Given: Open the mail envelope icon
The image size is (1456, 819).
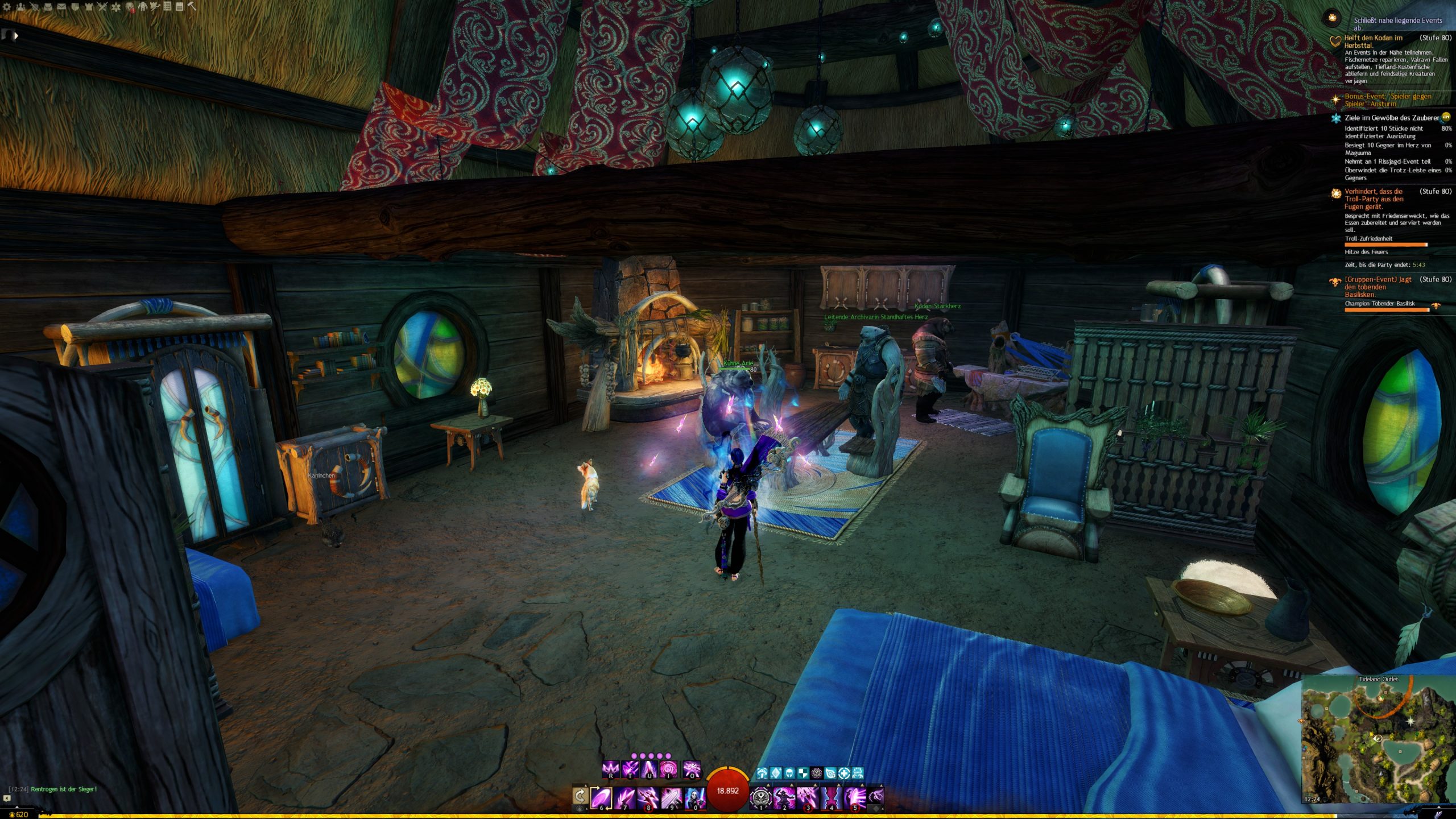Looking at the screenshot, I should click(x=61, y=7).
